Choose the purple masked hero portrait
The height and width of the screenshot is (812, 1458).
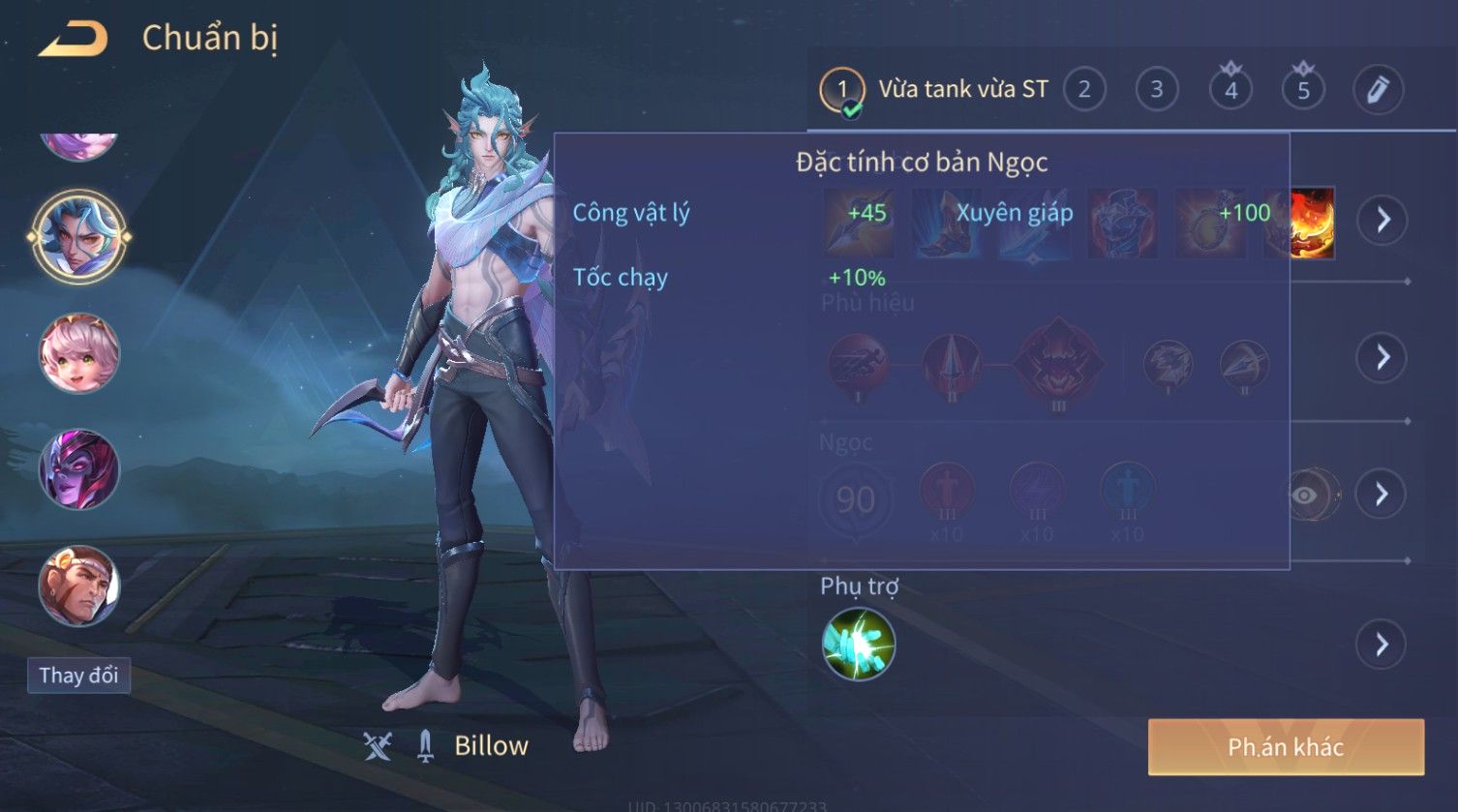[78, 469]
